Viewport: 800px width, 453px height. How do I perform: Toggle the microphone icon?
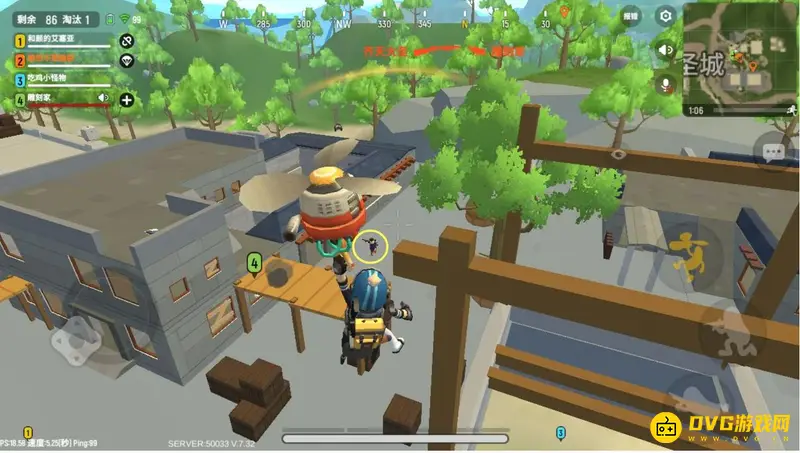(664, 85)
